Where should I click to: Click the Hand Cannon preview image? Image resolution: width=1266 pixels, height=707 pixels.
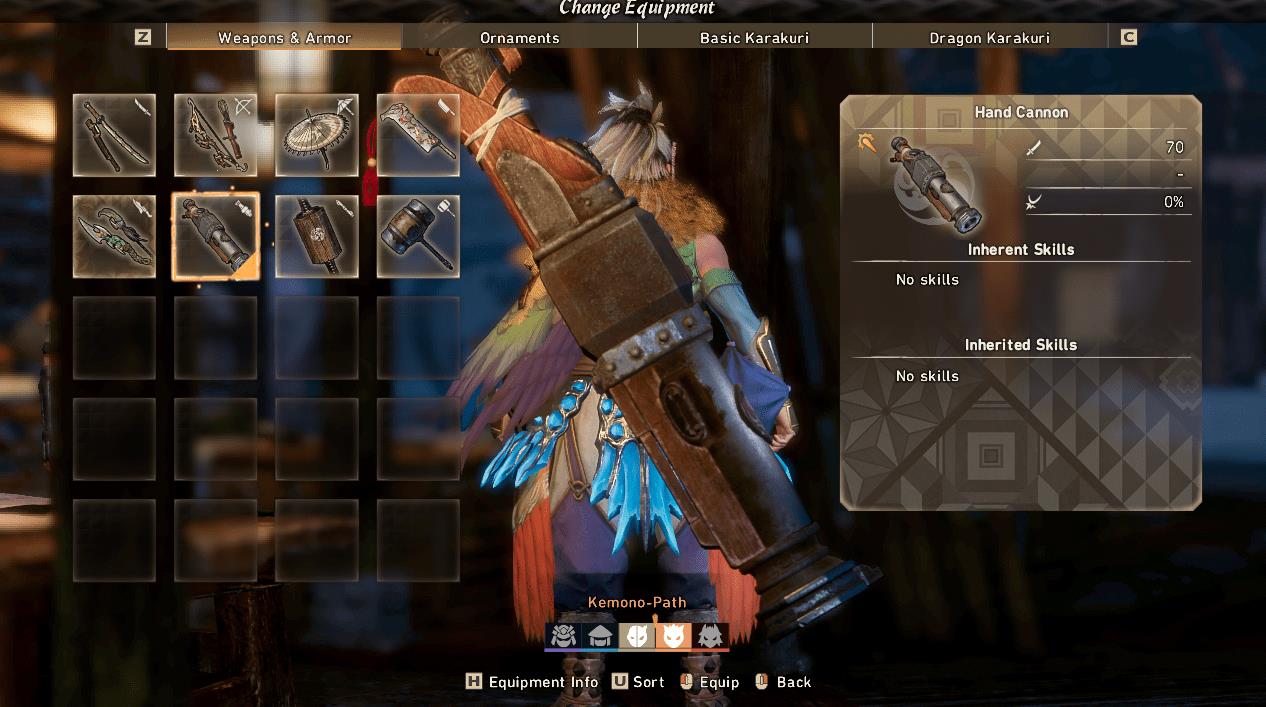click(934, 183)
